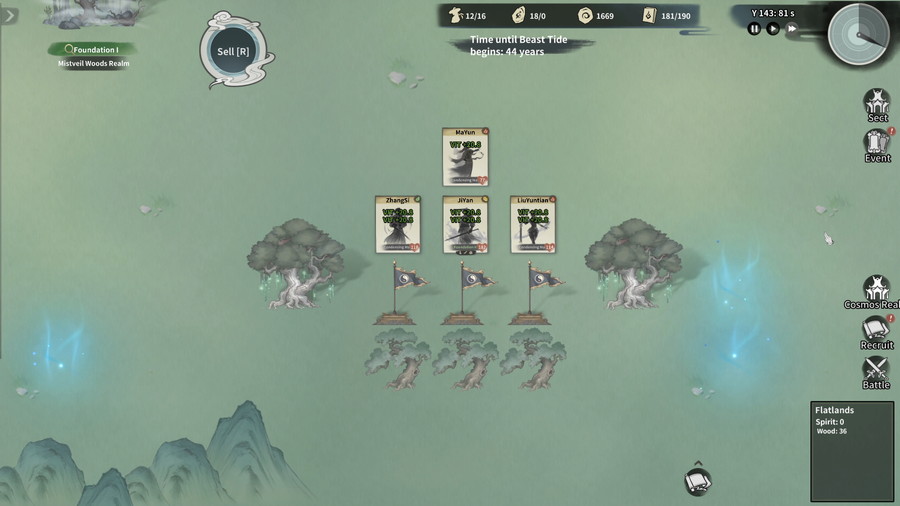Viewport: 900px width, 506px height.
Task: Pause the game time
Action: (x=755, y=29)
